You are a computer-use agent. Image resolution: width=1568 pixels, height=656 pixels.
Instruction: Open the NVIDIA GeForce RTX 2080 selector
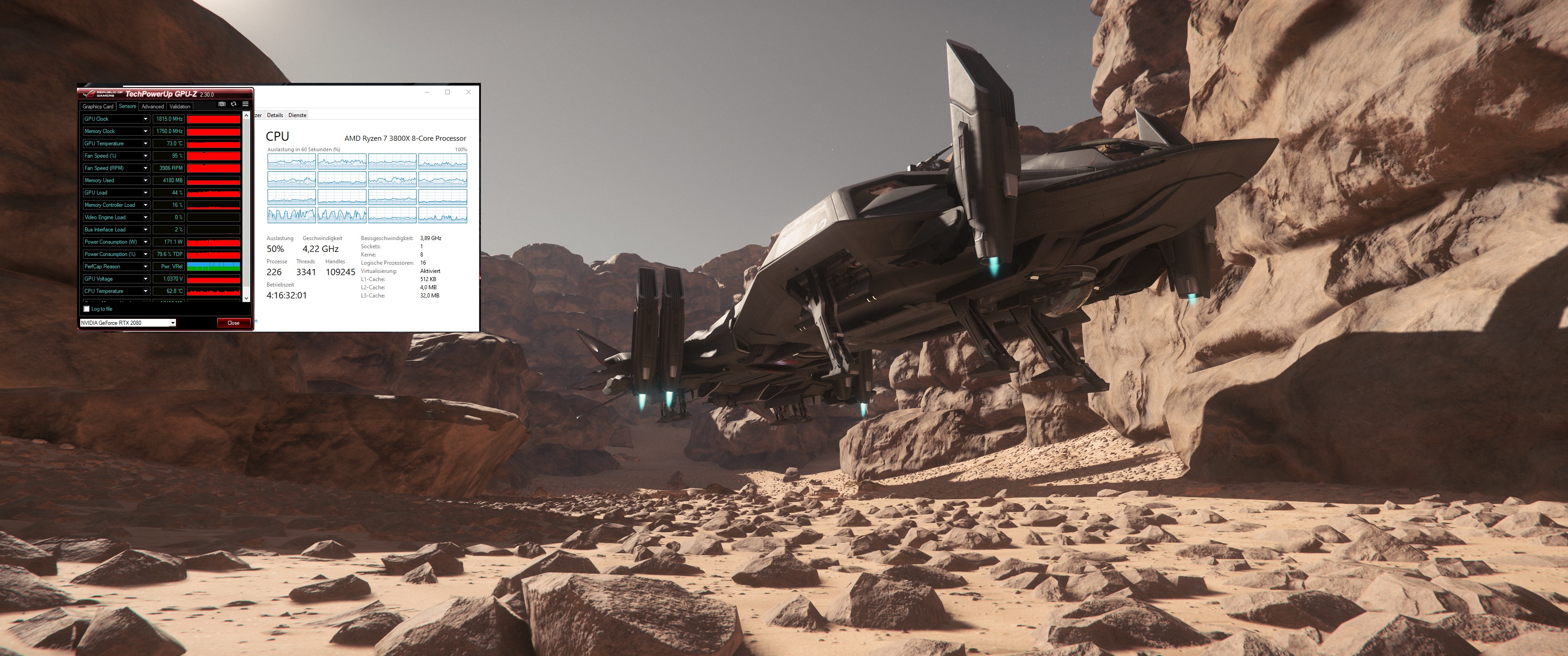174,323
